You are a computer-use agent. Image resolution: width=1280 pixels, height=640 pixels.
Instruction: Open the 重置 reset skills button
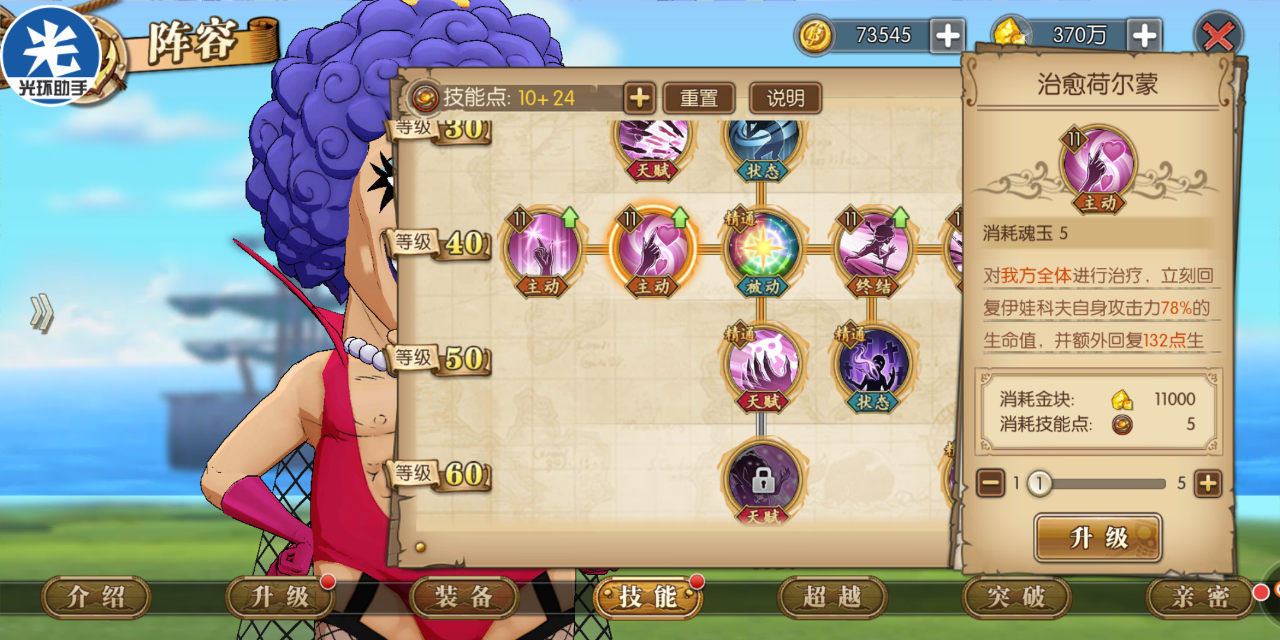click(x=699, y=98)
